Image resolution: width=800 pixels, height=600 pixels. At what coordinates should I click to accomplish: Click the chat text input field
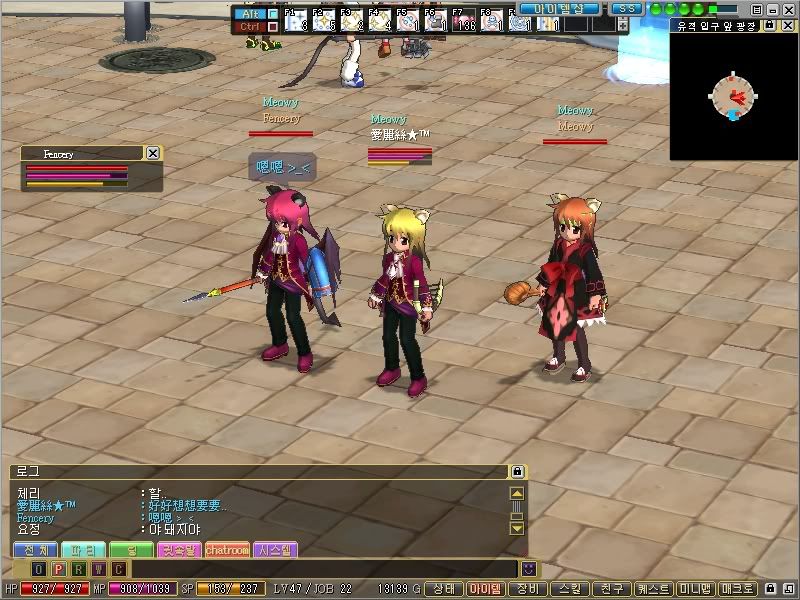click(320, 569)
